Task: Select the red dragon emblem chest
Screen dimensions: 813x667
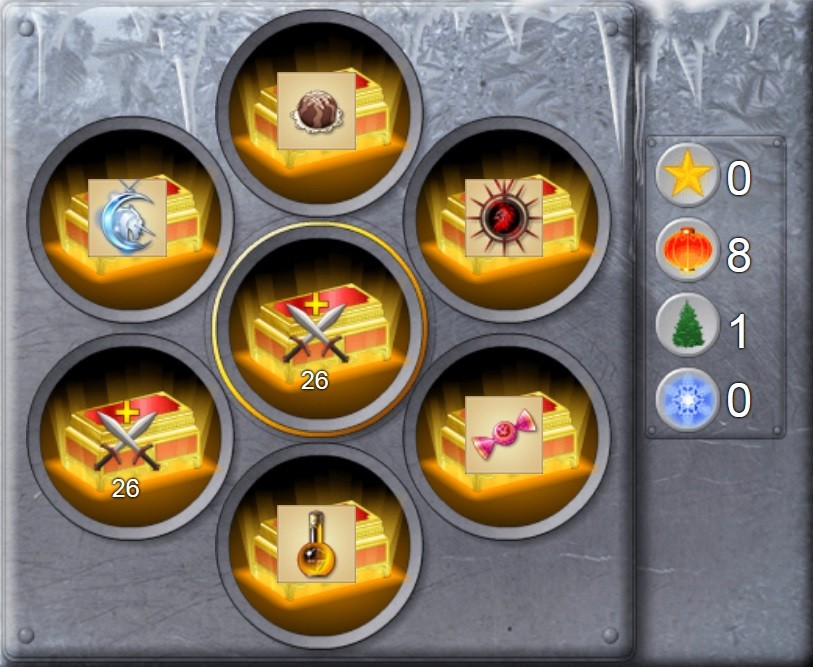Action: pyautogui.click(x=505, y=218)
